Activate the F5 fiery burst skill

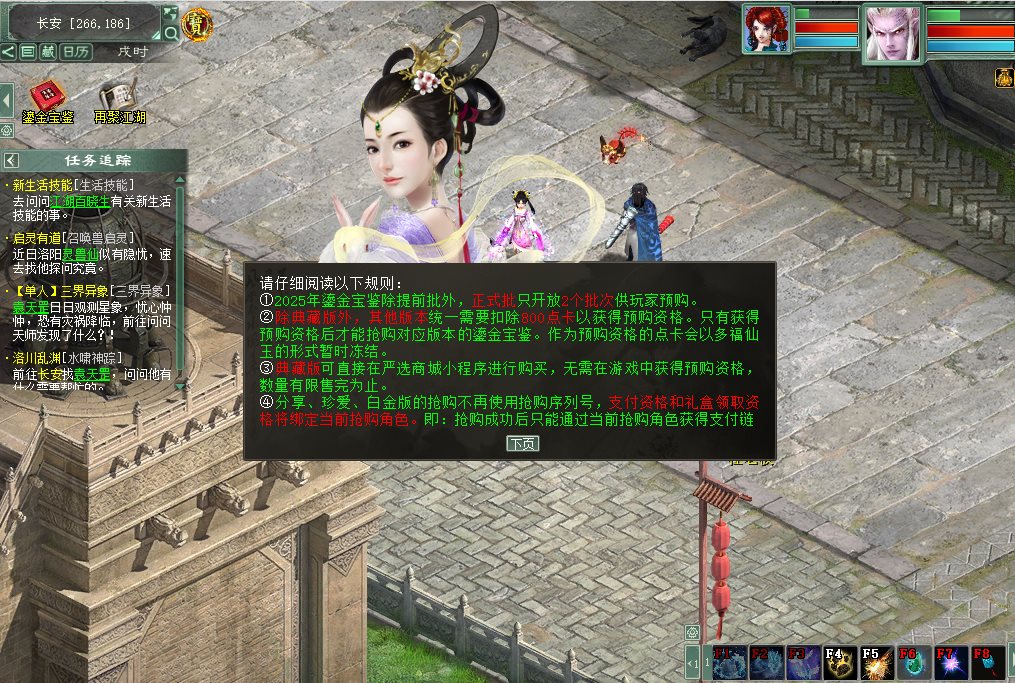tap(876, 664)
